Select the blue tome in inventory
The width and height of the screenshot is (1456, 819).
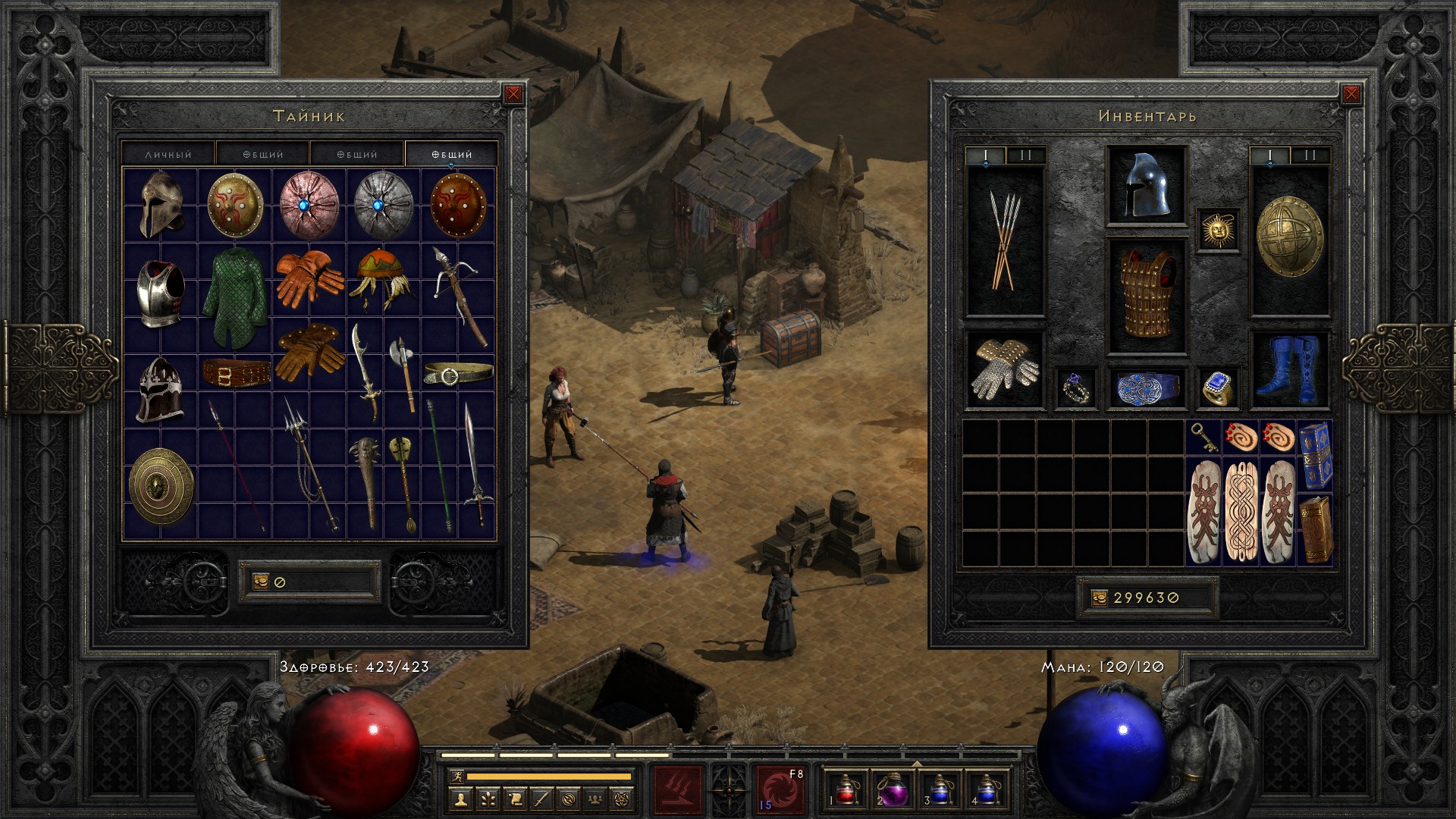coord(1316,455)
